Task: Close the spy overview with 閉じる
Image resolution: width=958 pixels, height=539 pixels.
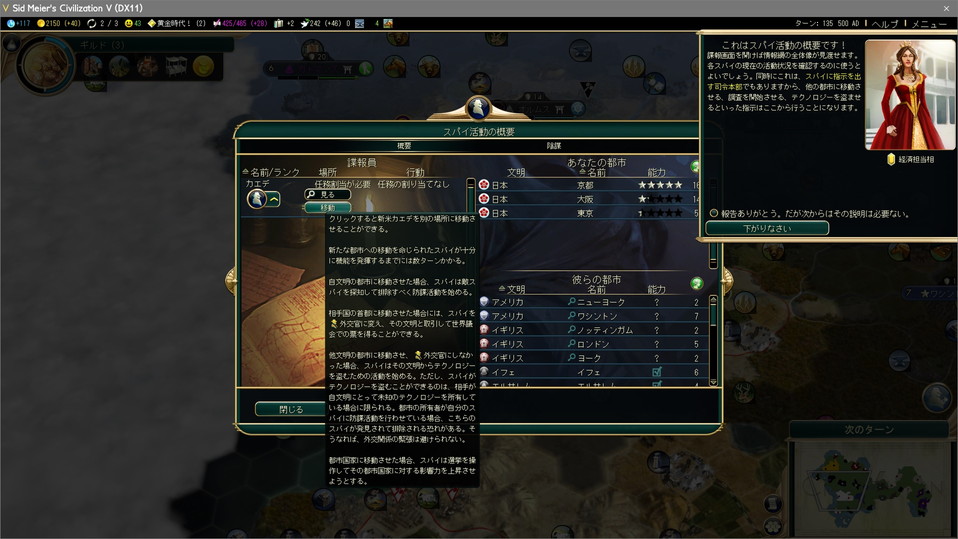Action: (x=289, y=409)
